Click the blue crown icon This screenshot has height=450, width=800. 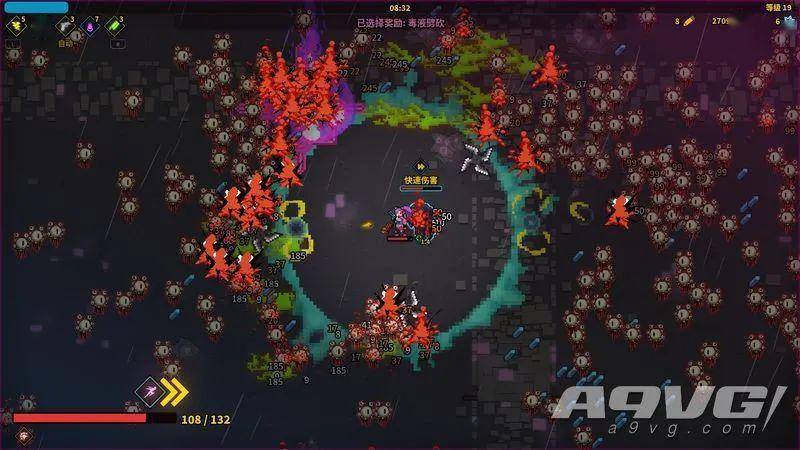(x=790, y=20)
